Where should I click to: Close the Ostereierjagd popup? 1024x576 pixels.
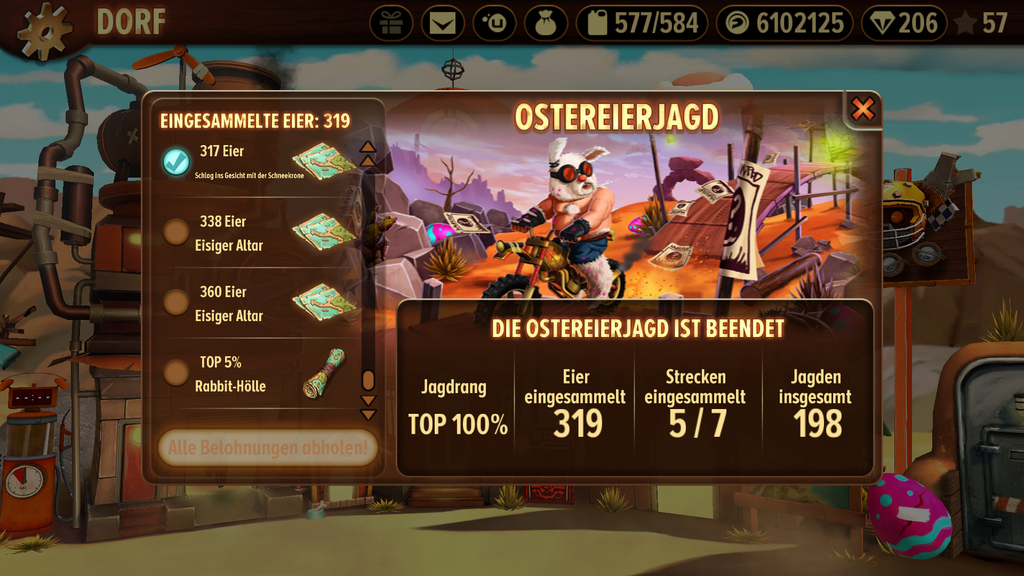[x=862, y=109]
